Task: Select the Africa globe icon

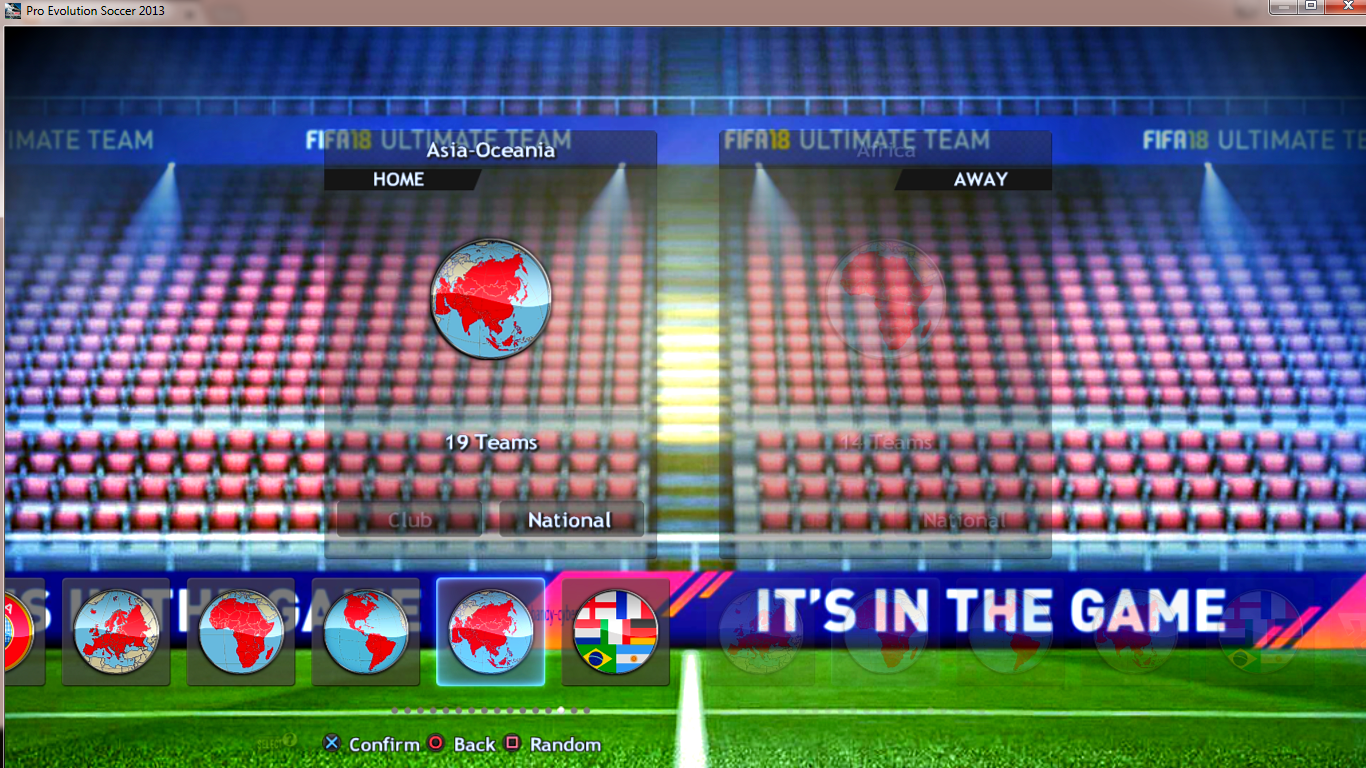Action: click(x=240, y=632)
